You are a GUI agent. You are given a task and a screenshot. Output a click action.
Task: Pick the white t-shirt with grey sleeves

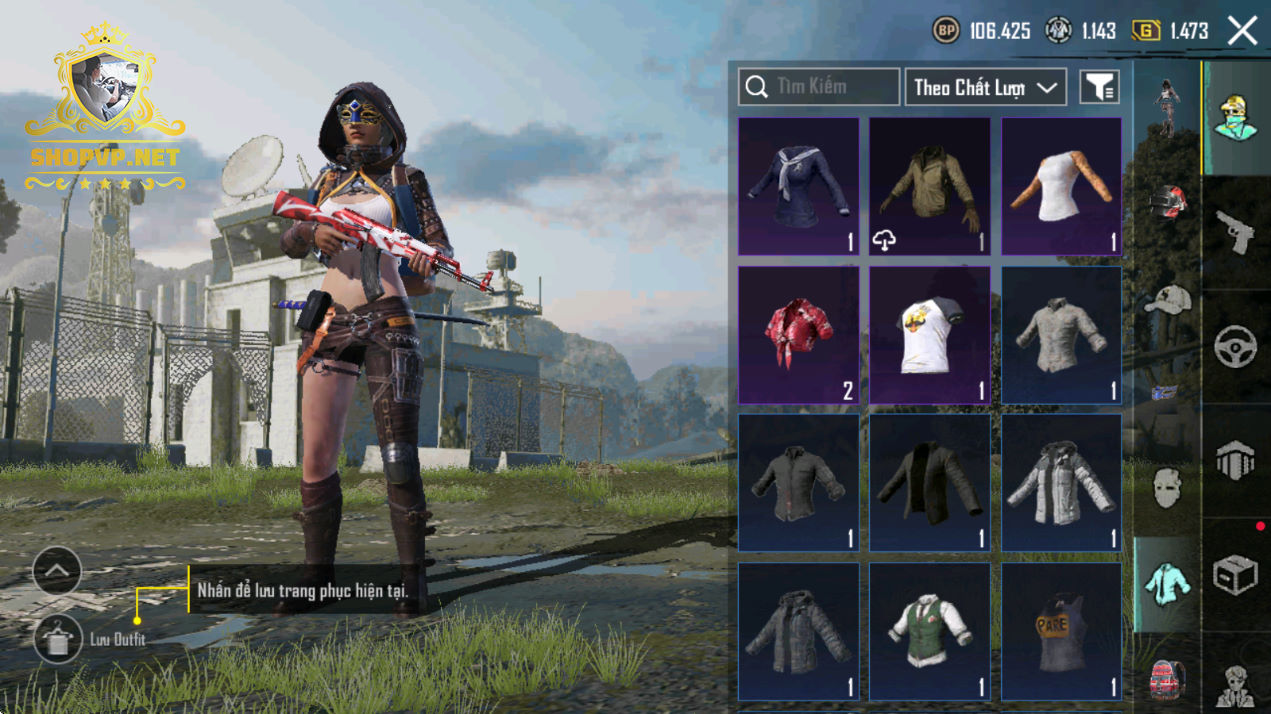point(929,334)
